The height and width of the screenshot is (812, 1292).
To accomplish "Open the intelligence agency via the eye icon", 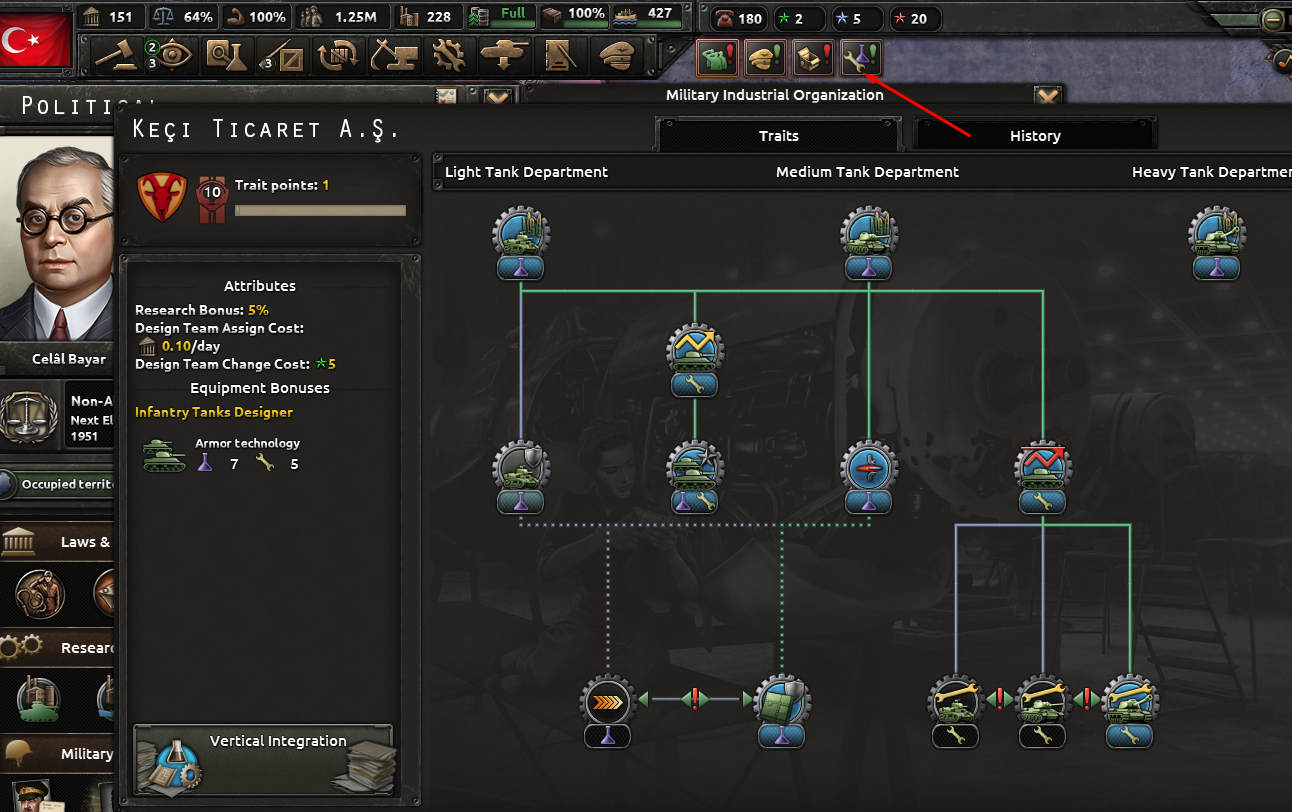I will 172,55.
